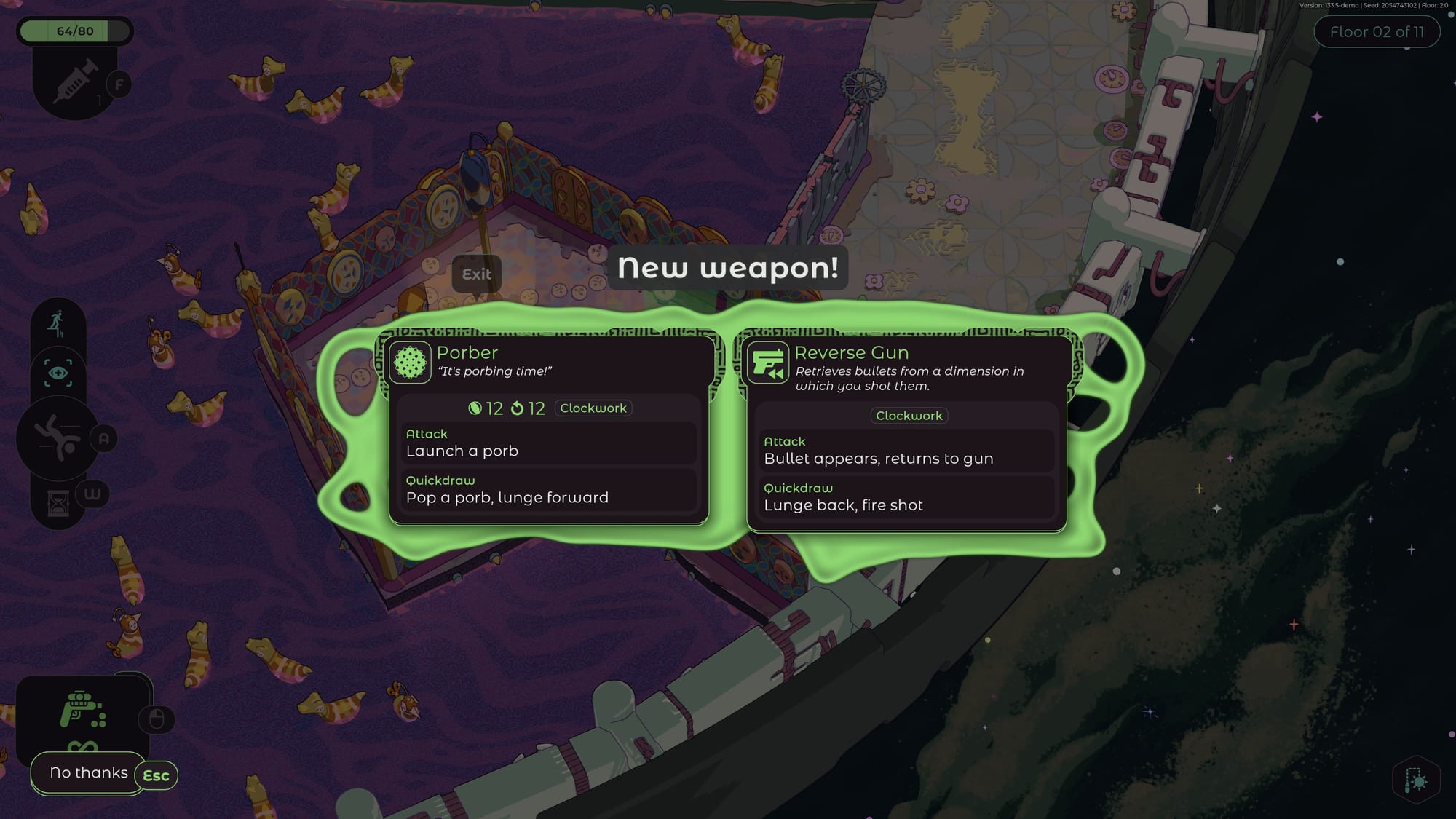Click the running figure ability icon
Viewport: 1456px width, 819px height.
point(57,324)
